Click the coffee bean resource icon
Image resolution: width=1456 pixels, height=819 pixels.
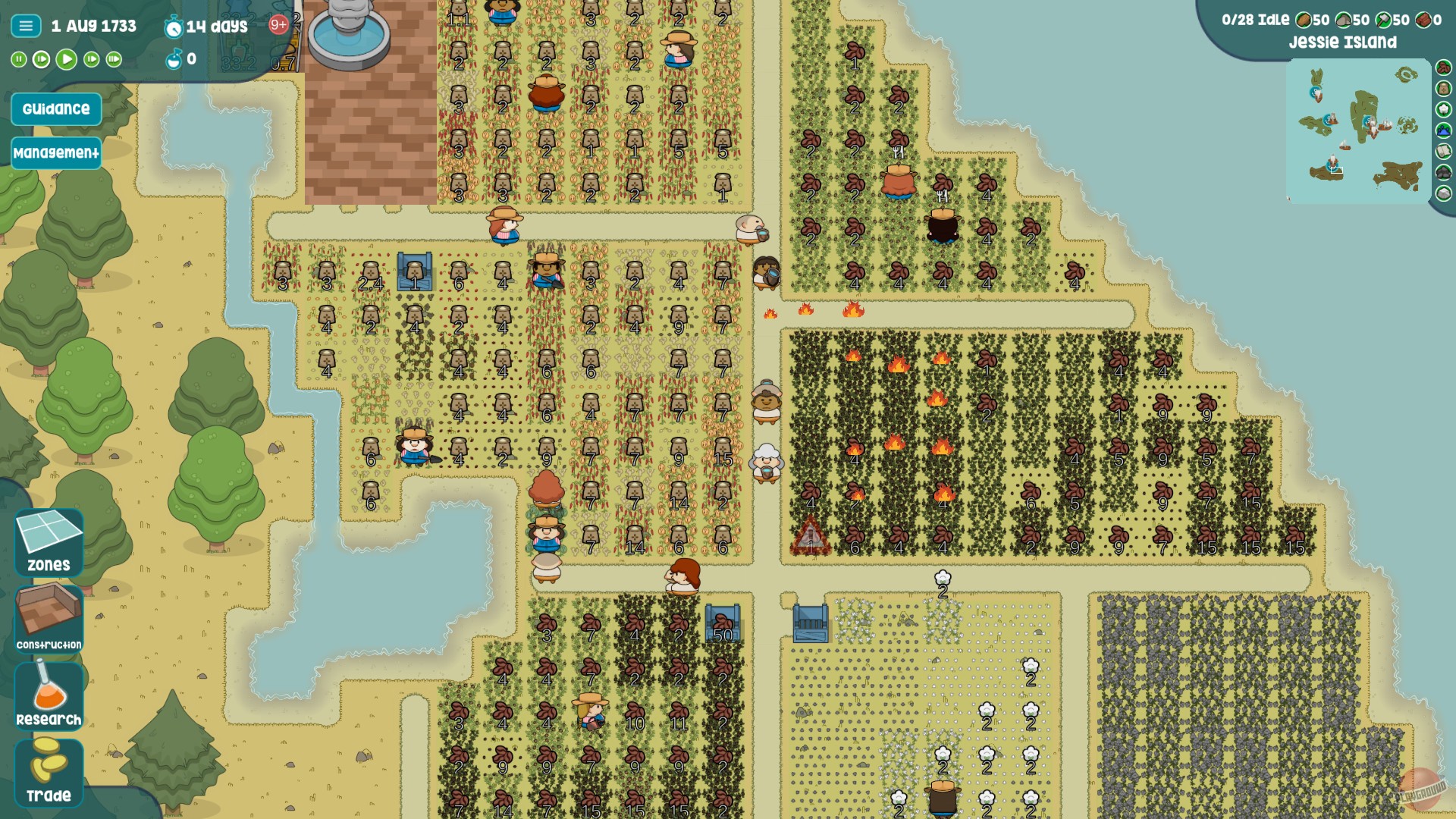click(1442, 69)
